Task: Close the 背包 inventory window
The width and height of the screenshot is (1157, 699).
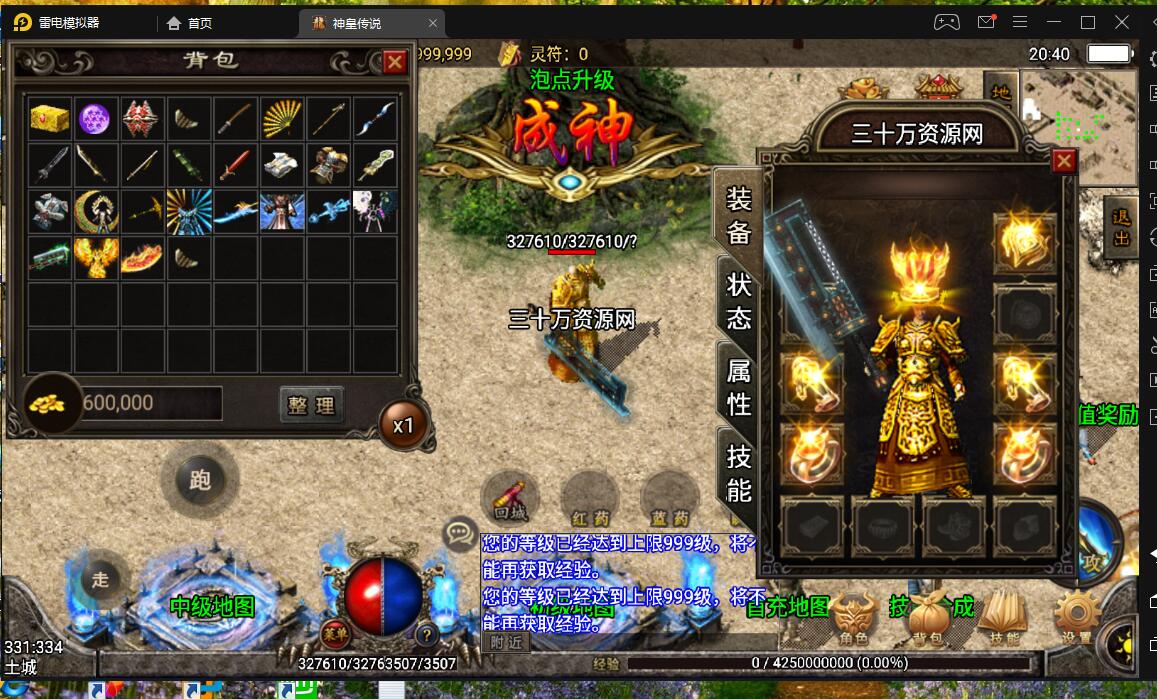Action: click(x=395, y=62)
